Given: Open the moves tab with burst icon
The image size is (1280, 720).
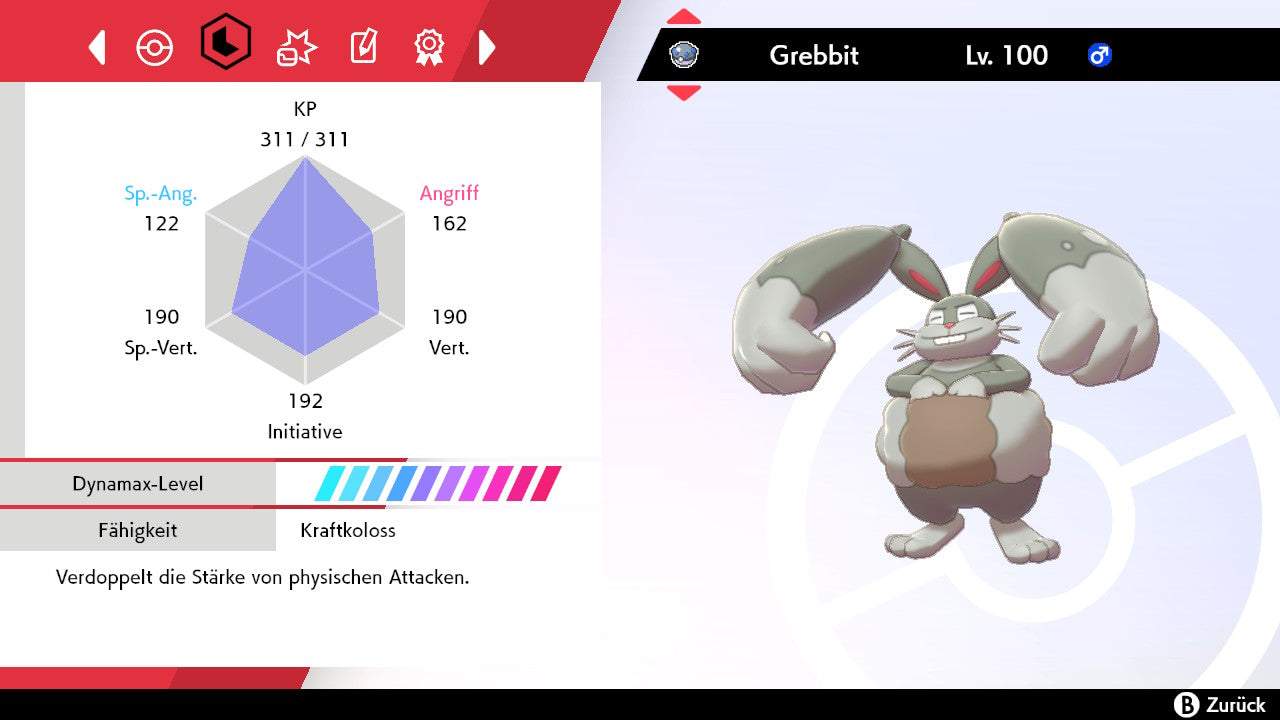Looking at the screenshot, I should (297, 47).
